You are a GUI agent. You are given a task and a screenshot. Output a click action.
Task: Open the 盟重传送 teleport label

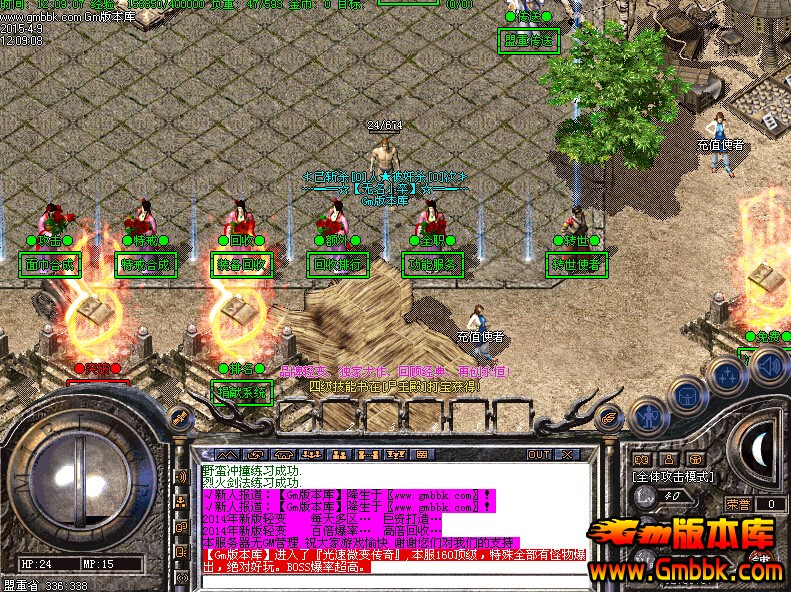coord(529,41)
